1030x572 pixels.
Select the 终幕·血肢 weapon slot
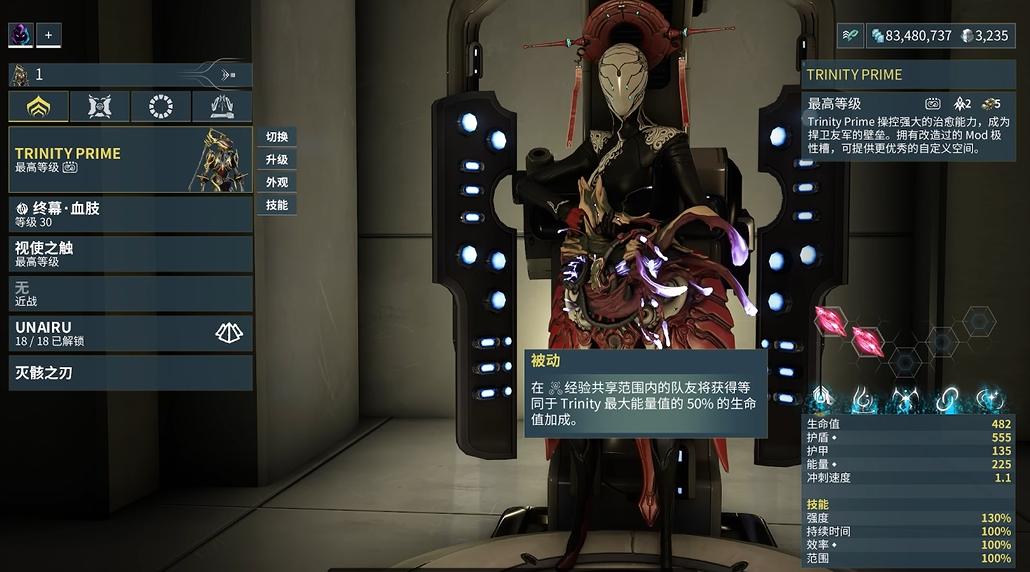click(130, 214)
